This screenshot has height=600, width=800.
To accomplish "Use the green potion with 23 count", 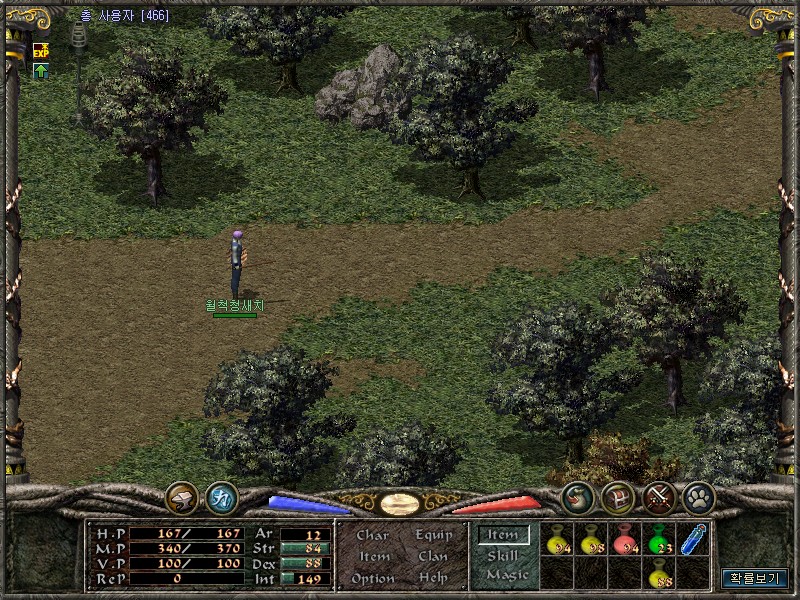I will pyautogui.click(x=659, y=540).
